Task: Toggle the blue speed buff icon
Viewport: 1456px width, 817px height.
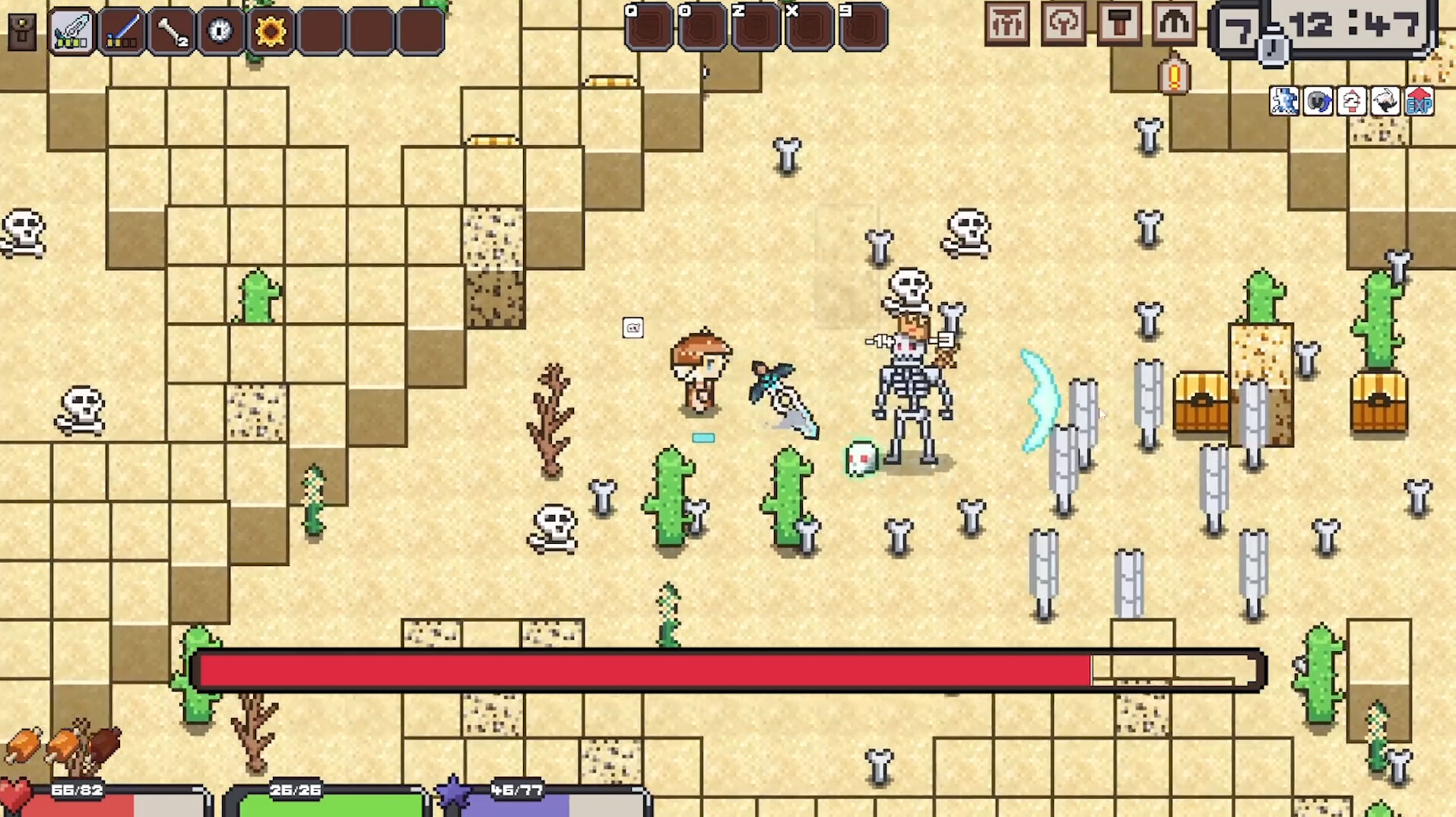Action: click(x=1285, y=101)
